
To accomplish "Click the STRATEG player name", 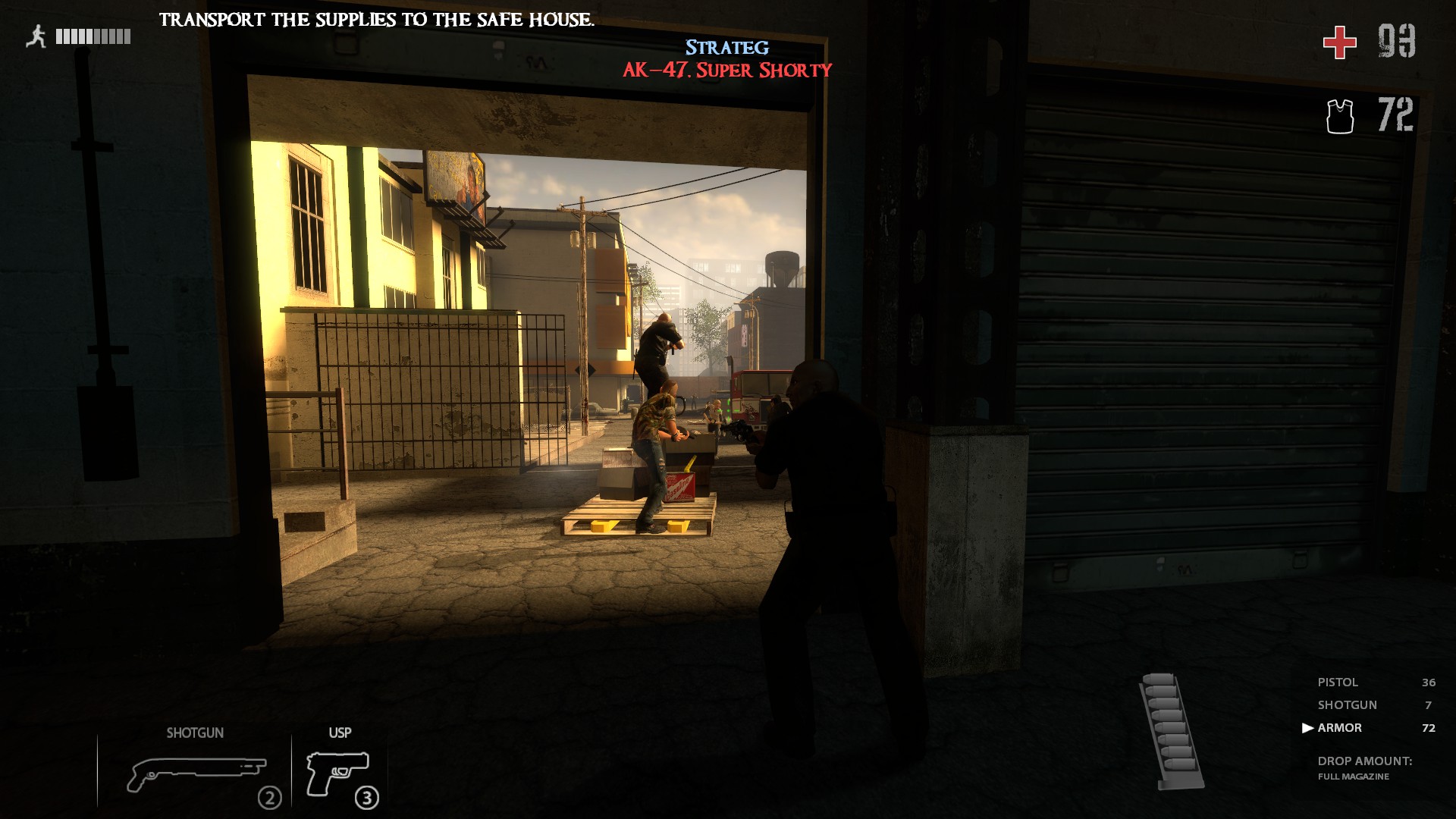I will pyautogui.click(x=727, y=47).
